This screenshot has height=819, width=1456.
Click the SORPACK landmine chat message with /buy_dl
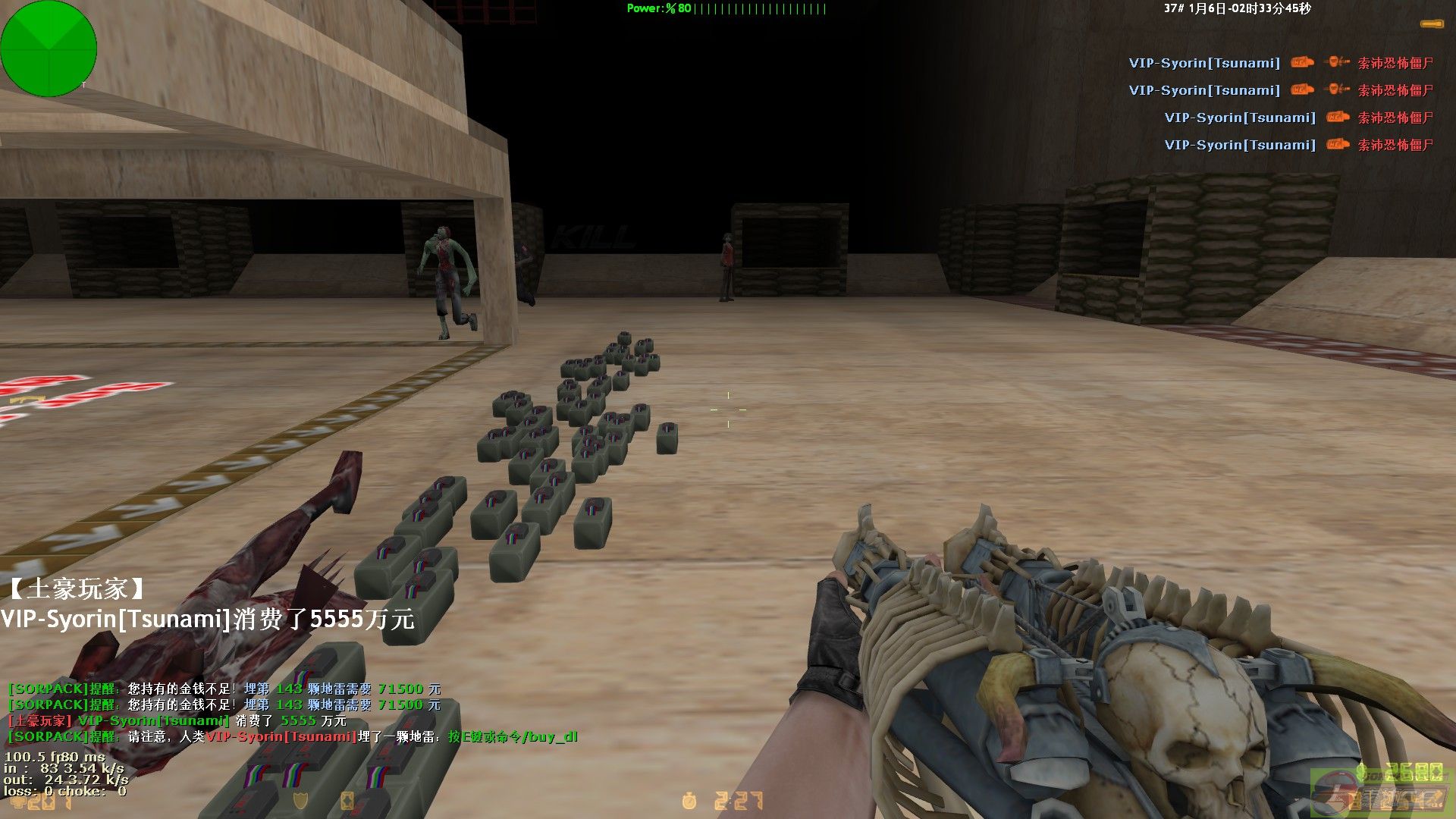292,736
